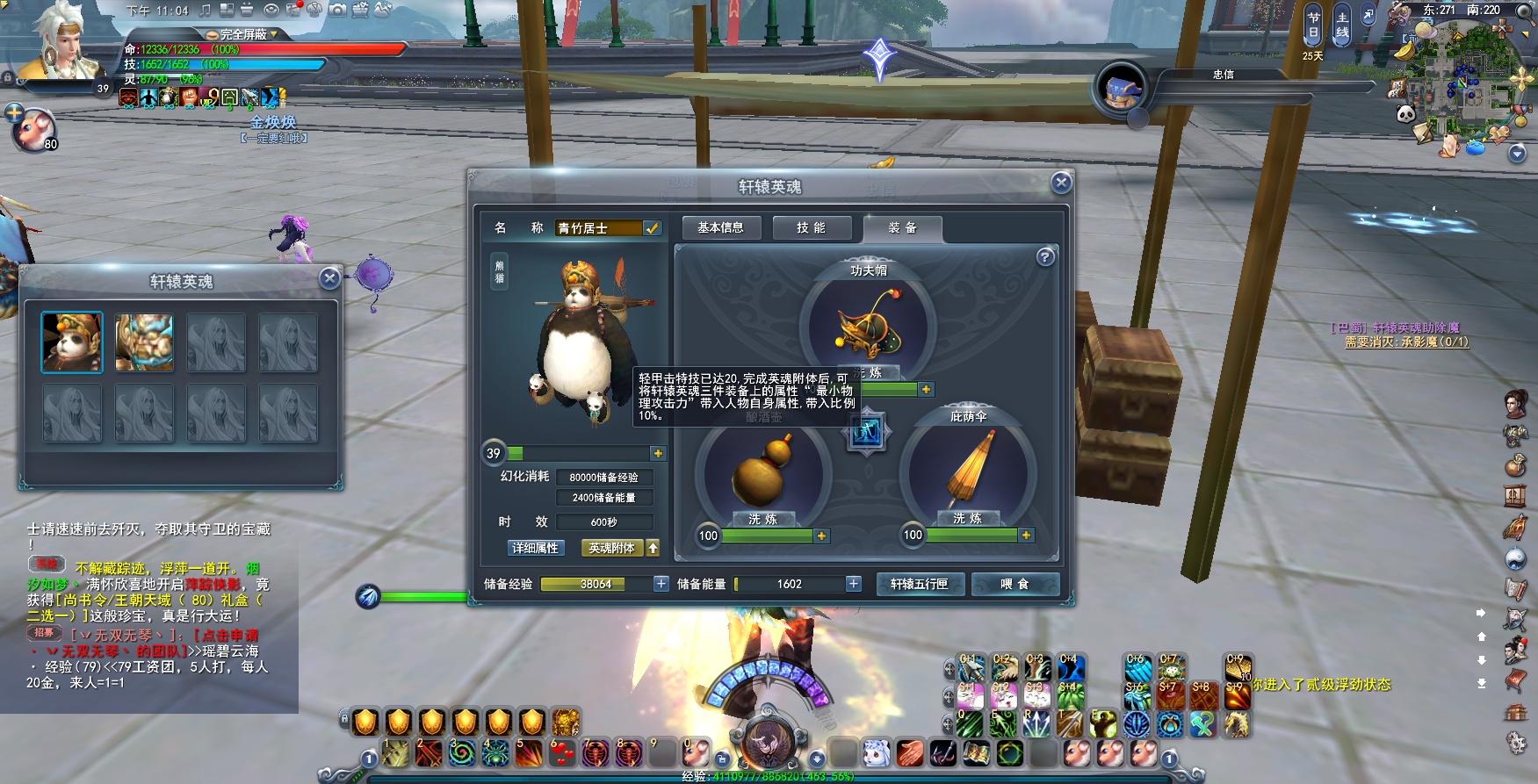Select the 装备 tab
1538x784 pixels.
(902, 228)
